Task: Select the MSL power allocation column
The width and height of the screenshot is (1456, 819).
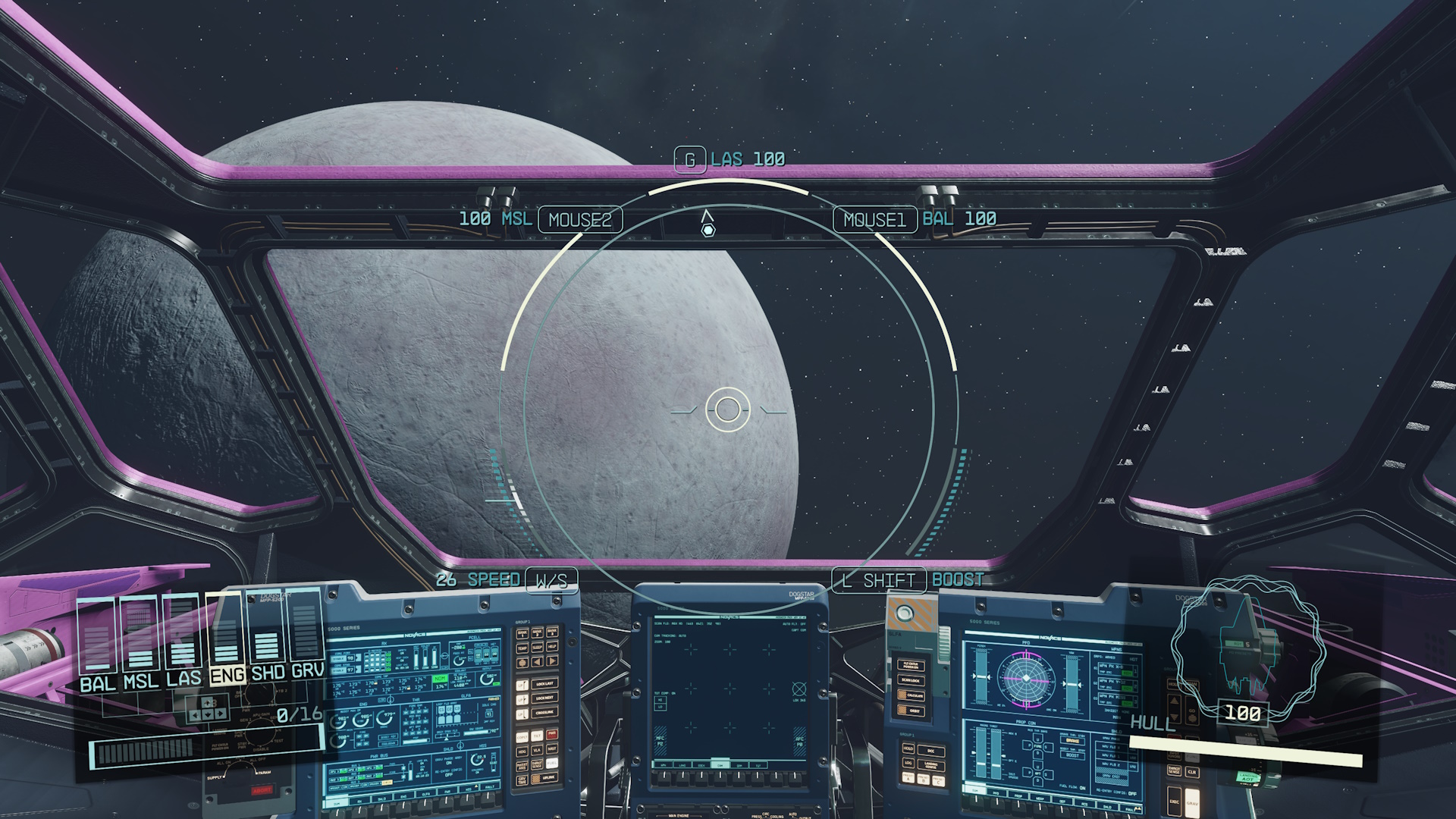Action: click(140, 635)
